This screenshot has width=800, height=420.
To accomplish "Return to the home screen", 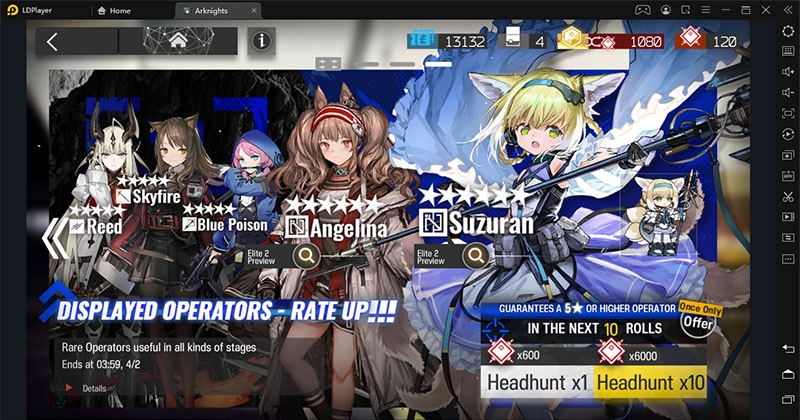I will (x=178, y=41).
